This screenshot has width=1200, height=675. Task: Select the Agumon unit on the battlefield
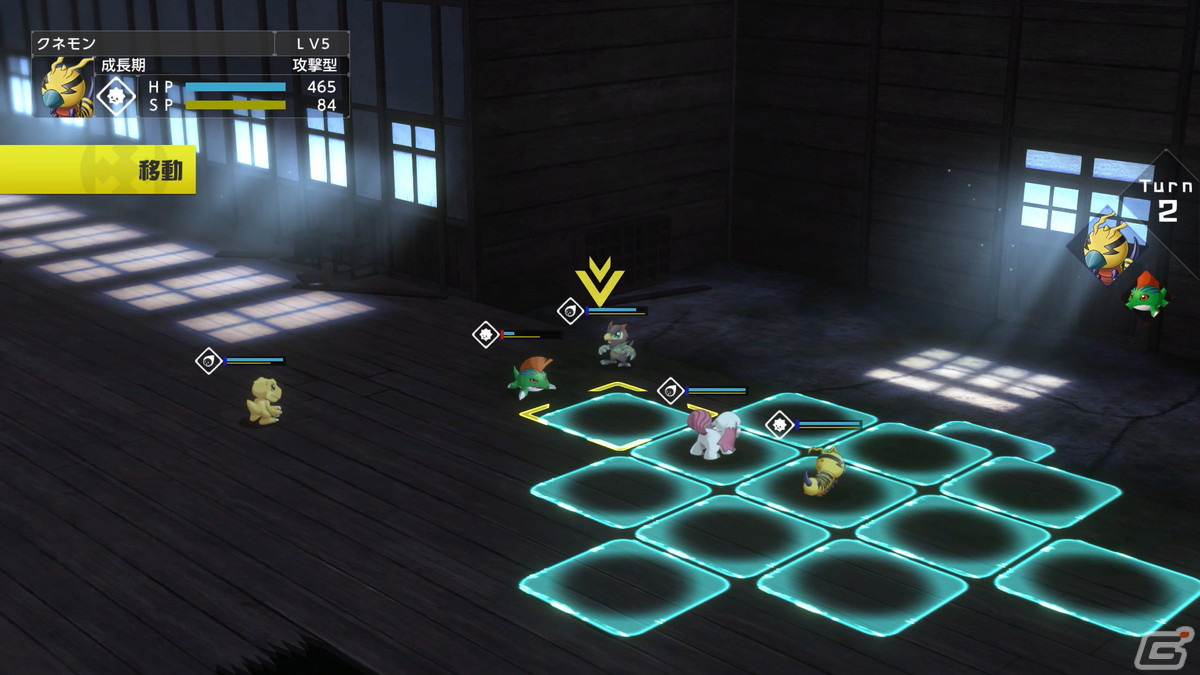pos(264,400)
